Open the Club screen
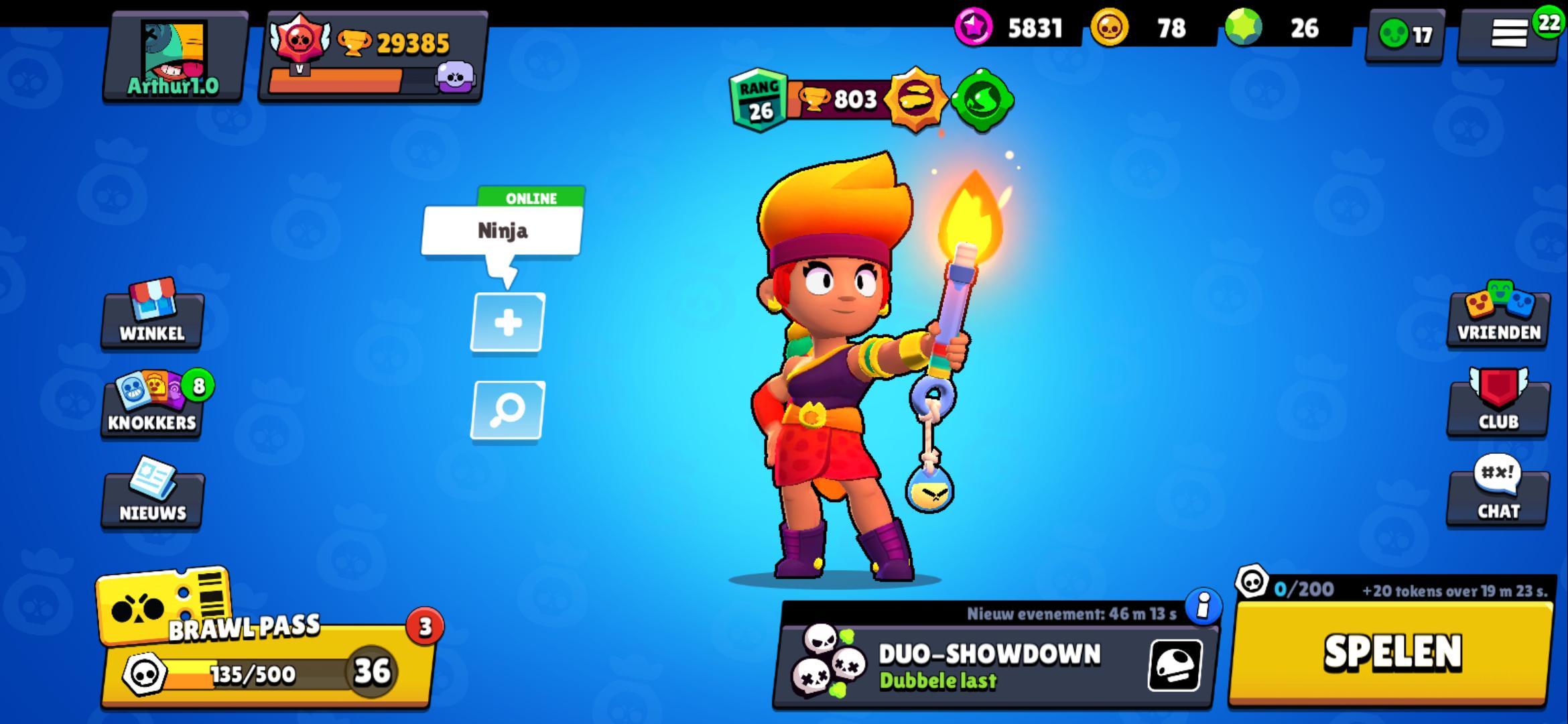 click(x=1498, y=412)
